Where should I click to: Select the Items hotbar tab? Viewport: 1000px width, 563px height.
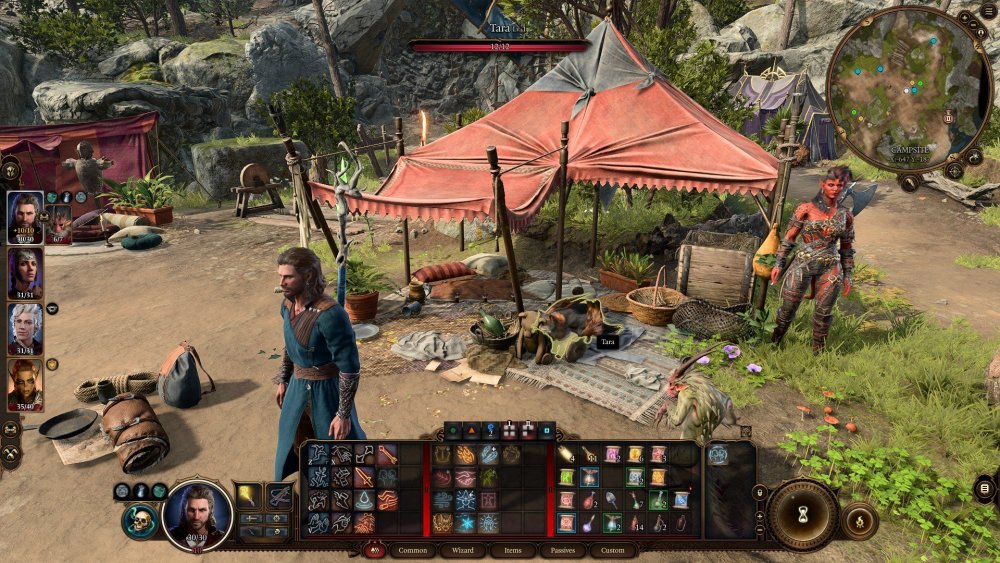coord(512,550)
